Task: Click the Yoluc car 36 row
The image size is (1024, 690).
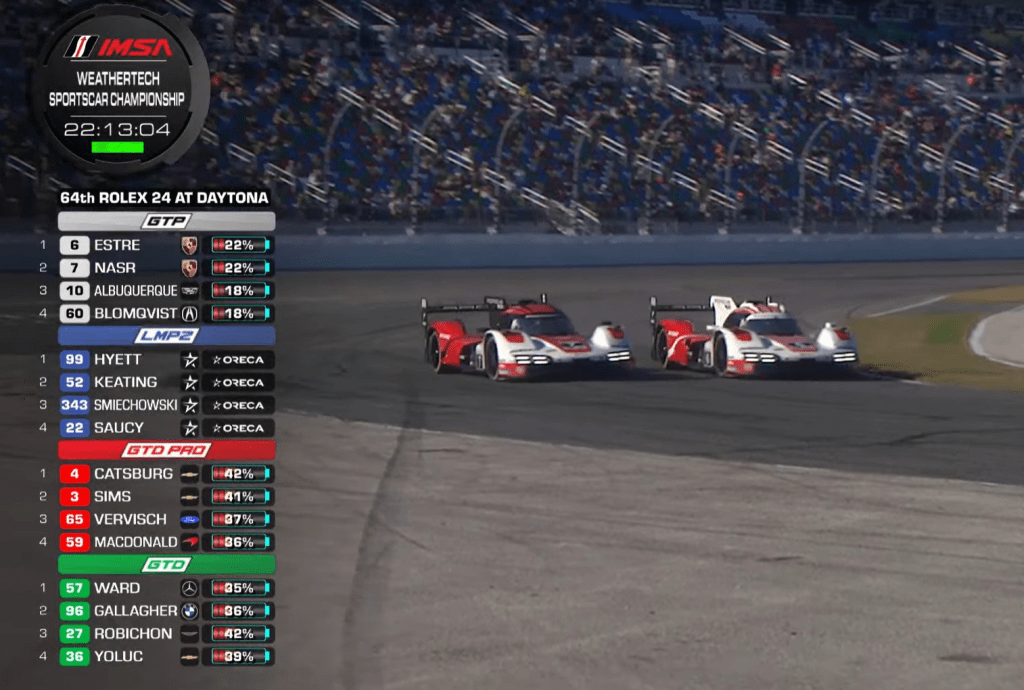Action: [x=118, y=657]
